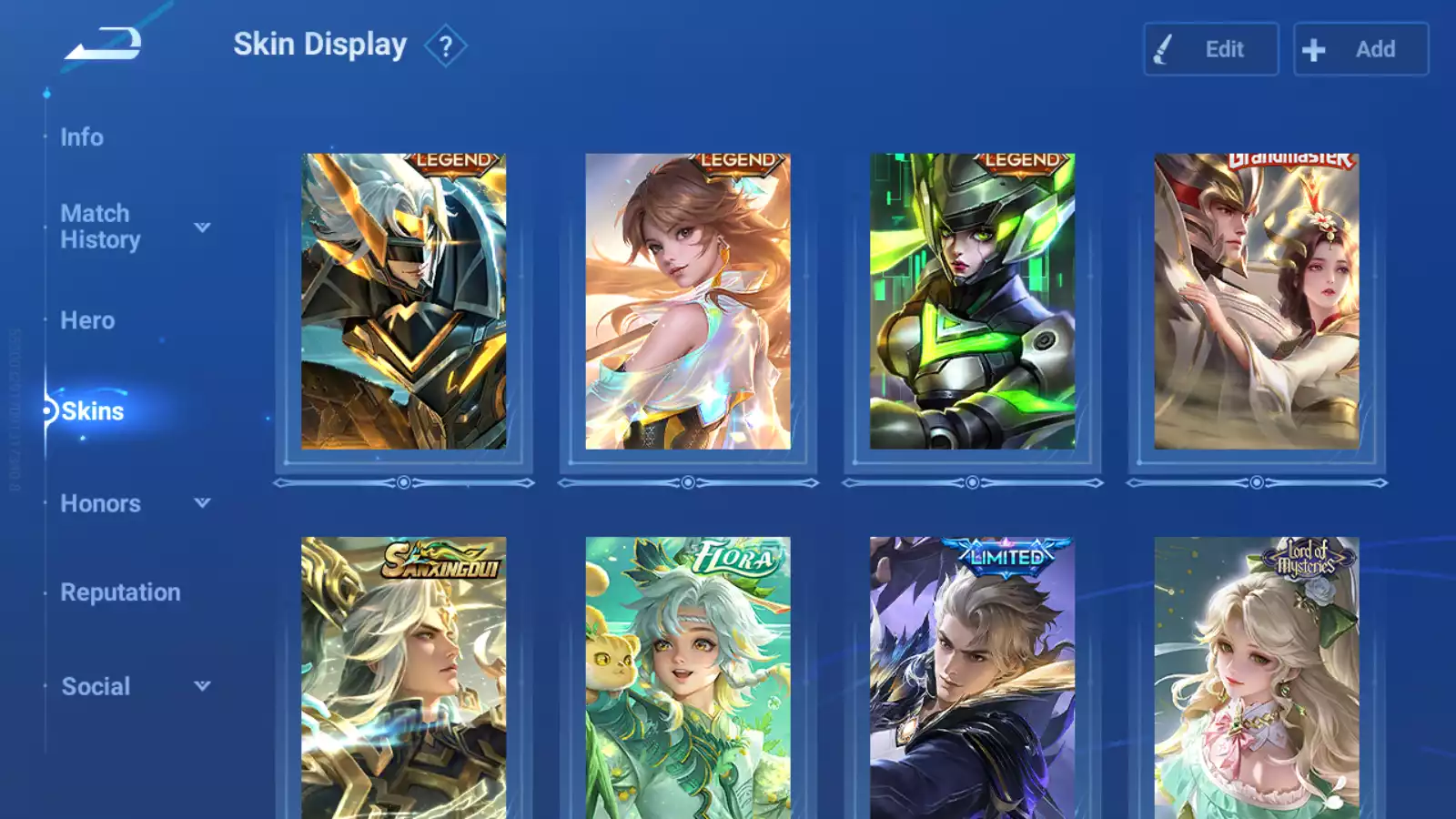This screenshot has height=819, width=1456.
Task: Switch to the Info tab
Action: (82, 137)
